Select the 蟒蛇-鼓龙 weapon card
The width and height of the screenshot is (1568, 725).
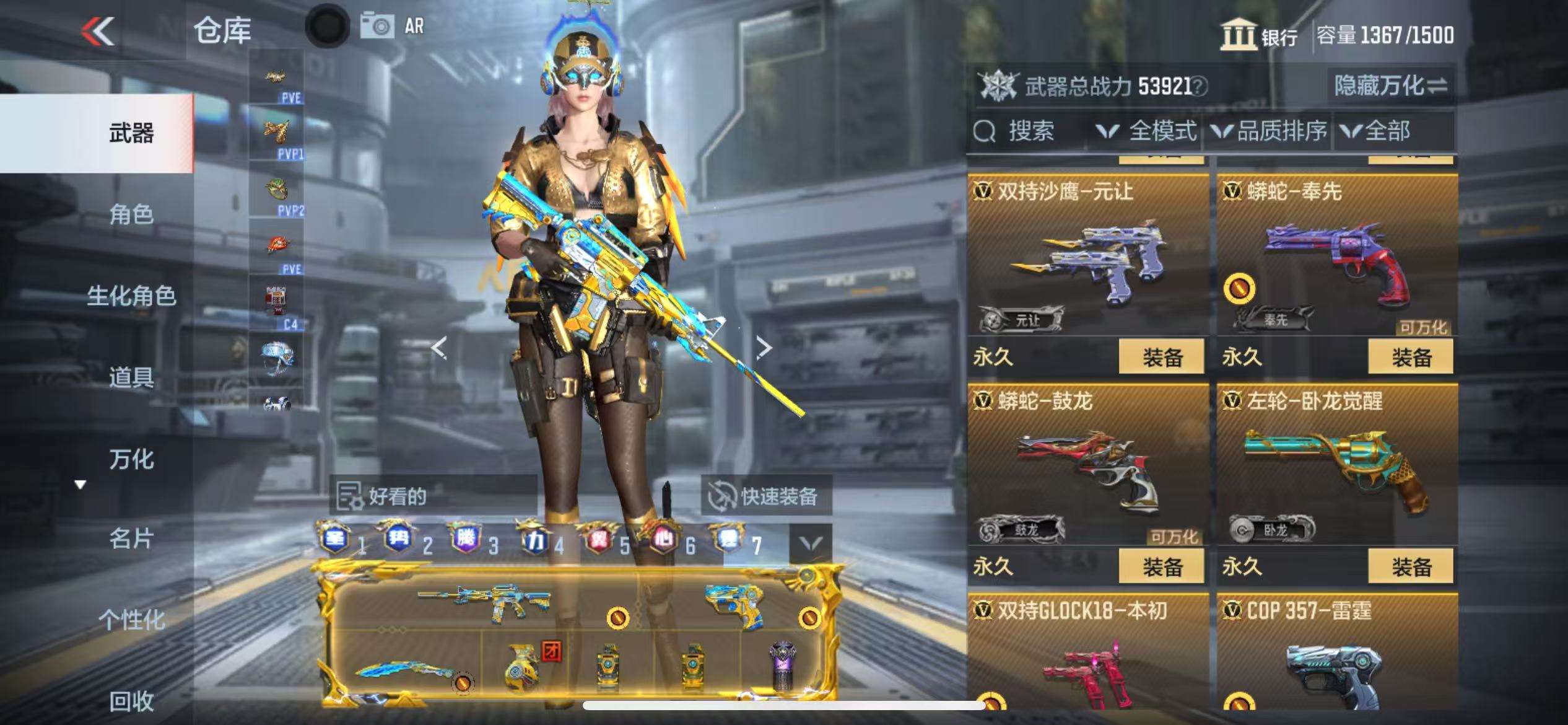click(x=1087, y=471)
